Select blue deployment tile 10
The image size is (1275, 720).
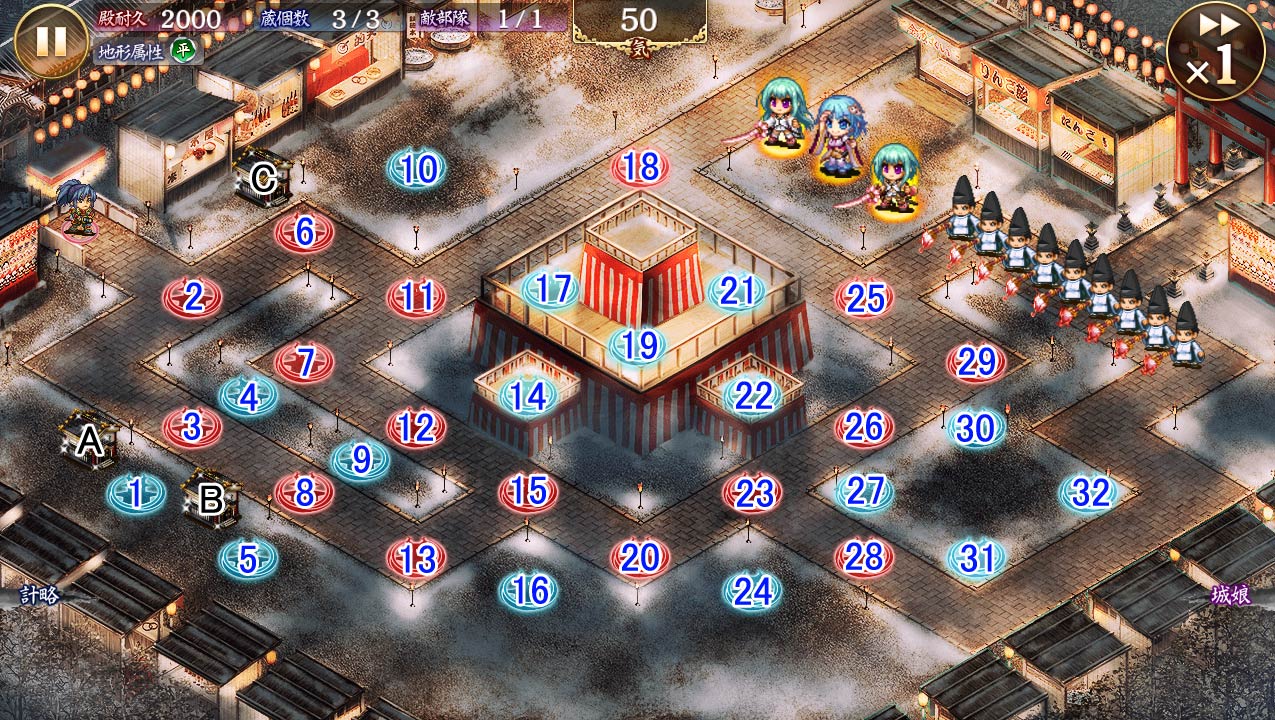(417, 170)
